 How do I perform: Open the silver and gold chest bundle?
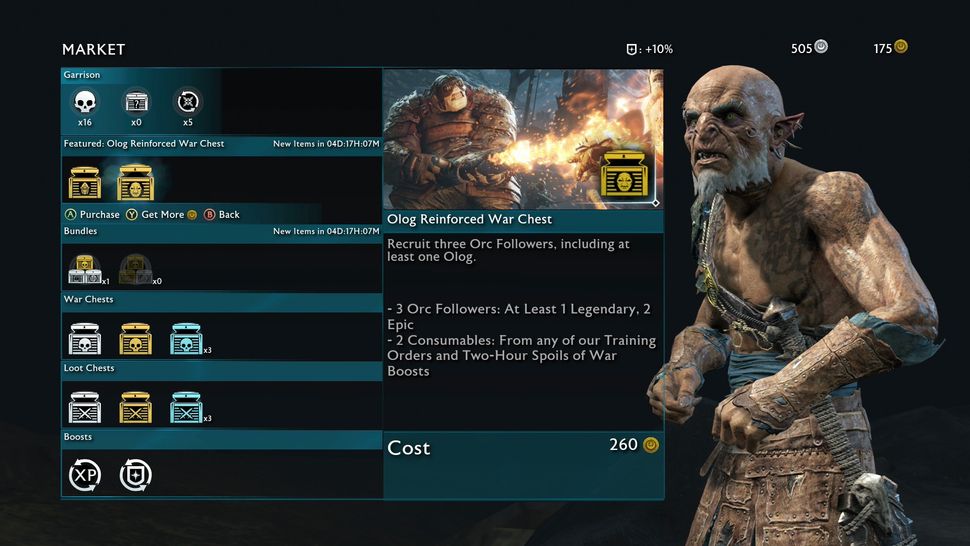tap(85, 270)
